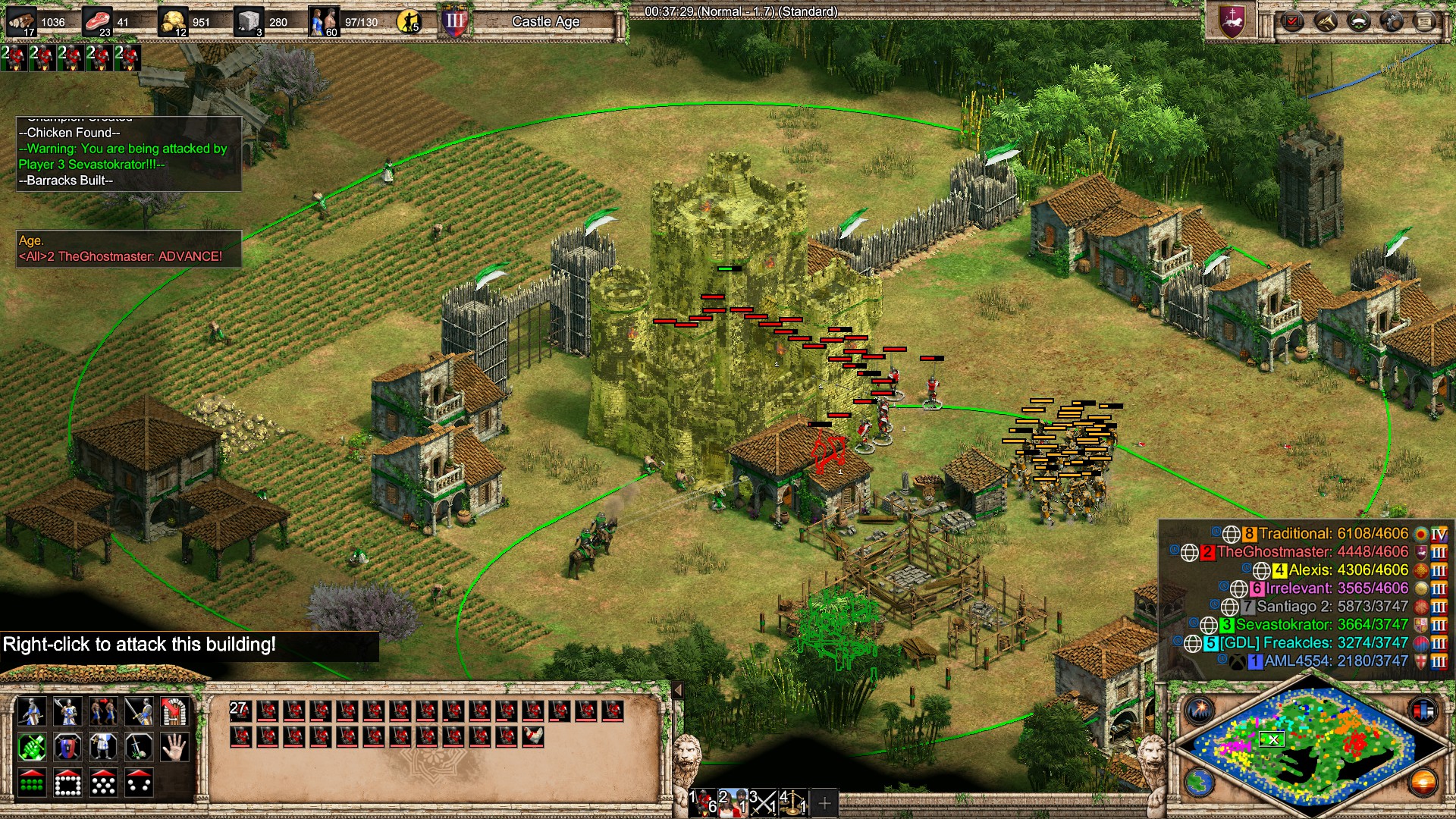Open the objectives checkmark button
Screen dimensions: 1456x819
1292,21
